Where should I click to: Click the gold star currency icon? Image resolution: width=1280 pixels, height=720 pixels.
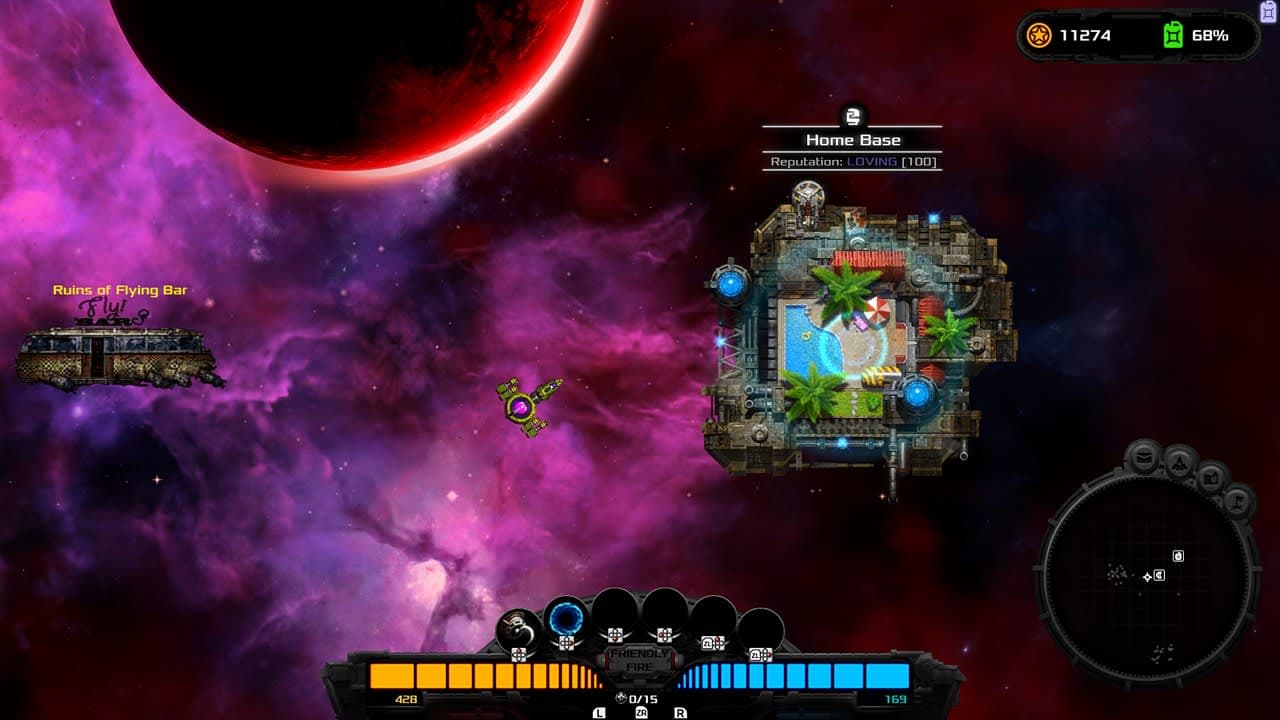coord(1037,35)
